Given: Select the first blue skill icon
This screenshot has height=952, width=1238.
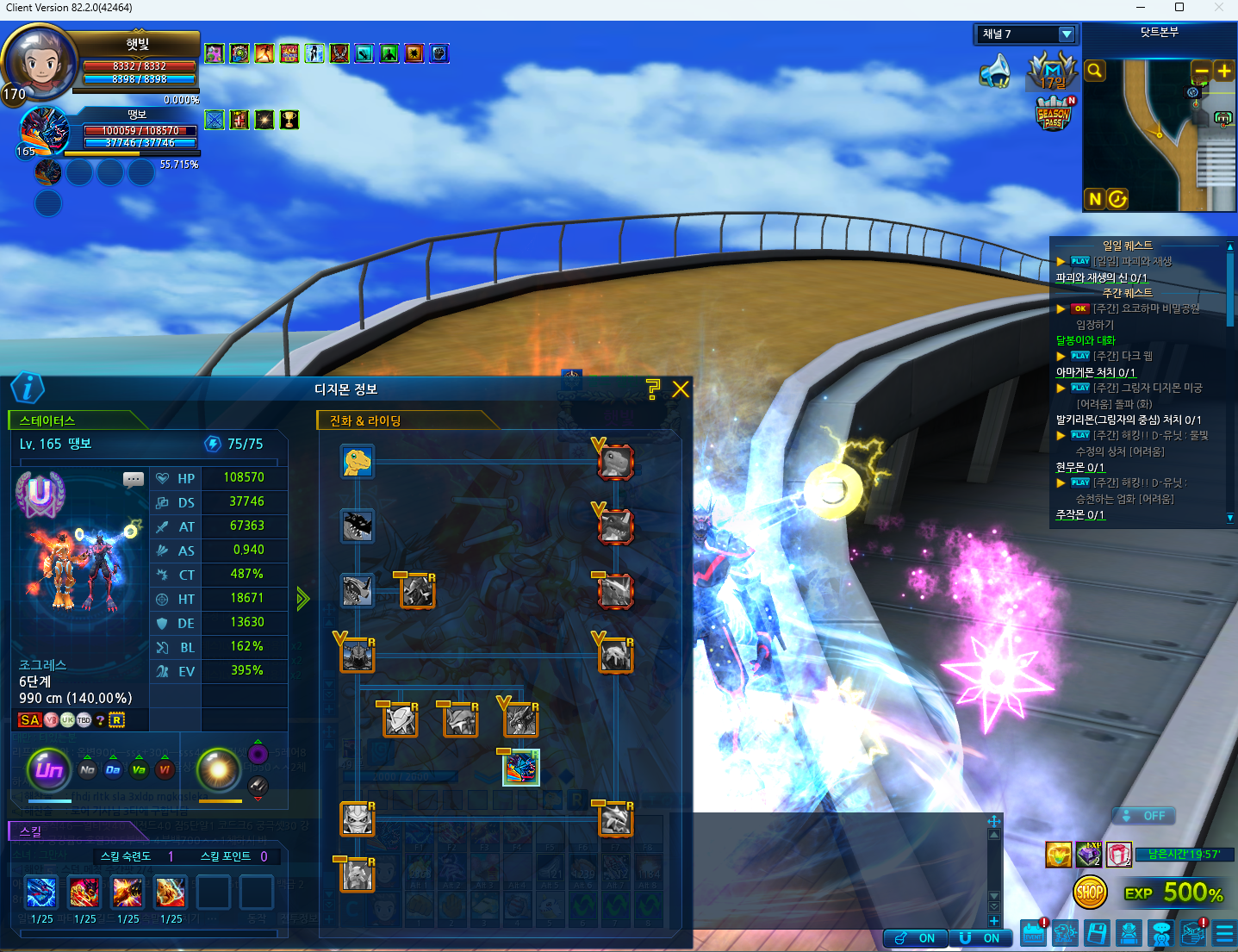Looking at the screenshot, I should [x=41, y=893].
